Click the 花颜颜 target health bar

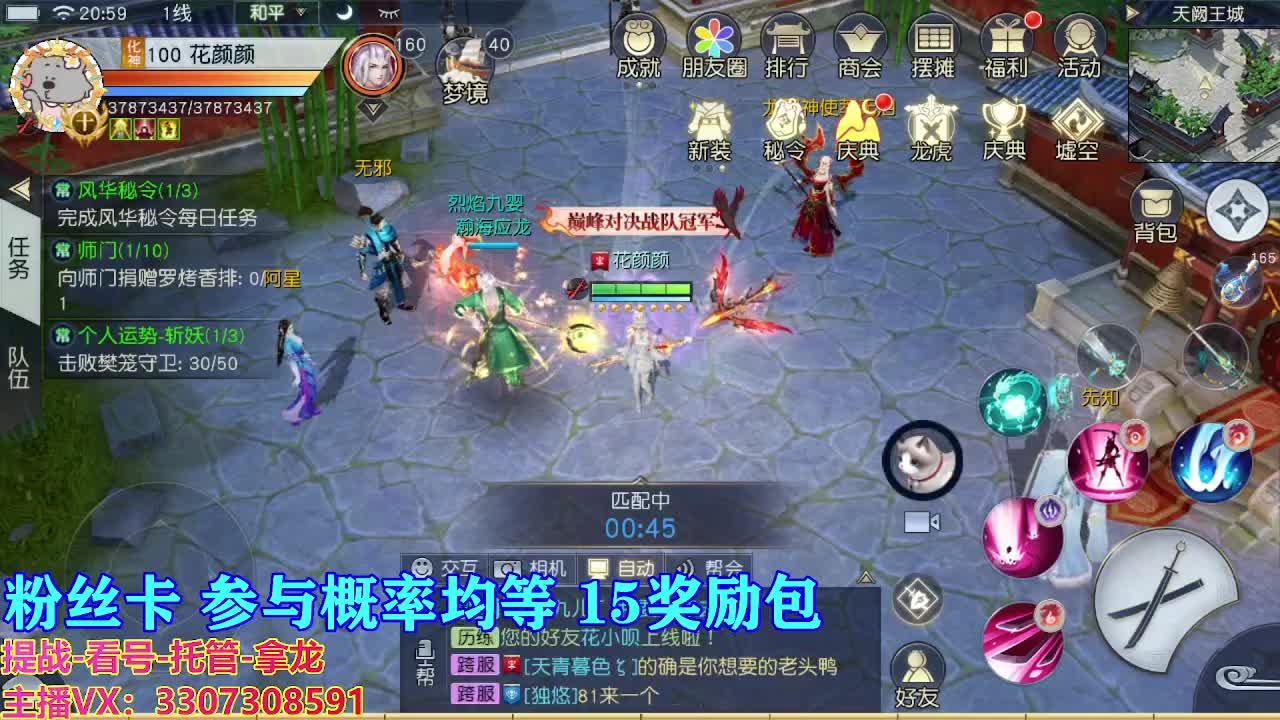[640, 286]
